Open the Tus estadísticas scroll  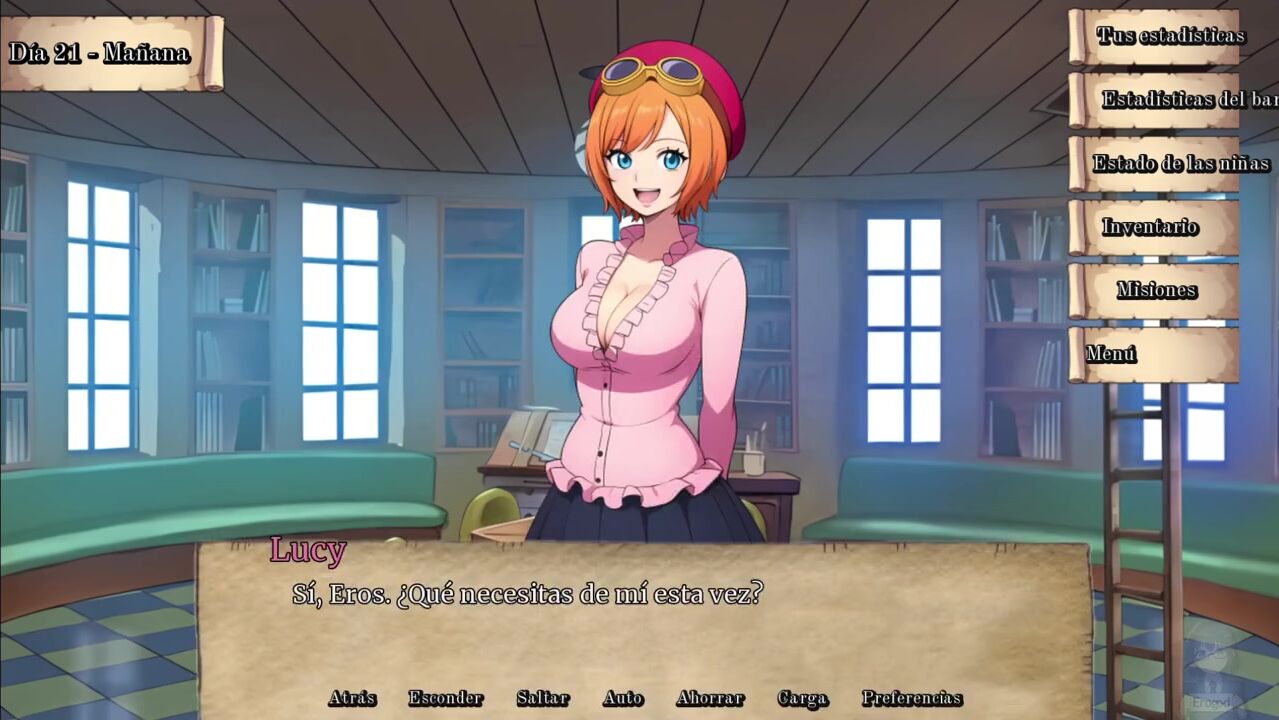[1156, 37]
